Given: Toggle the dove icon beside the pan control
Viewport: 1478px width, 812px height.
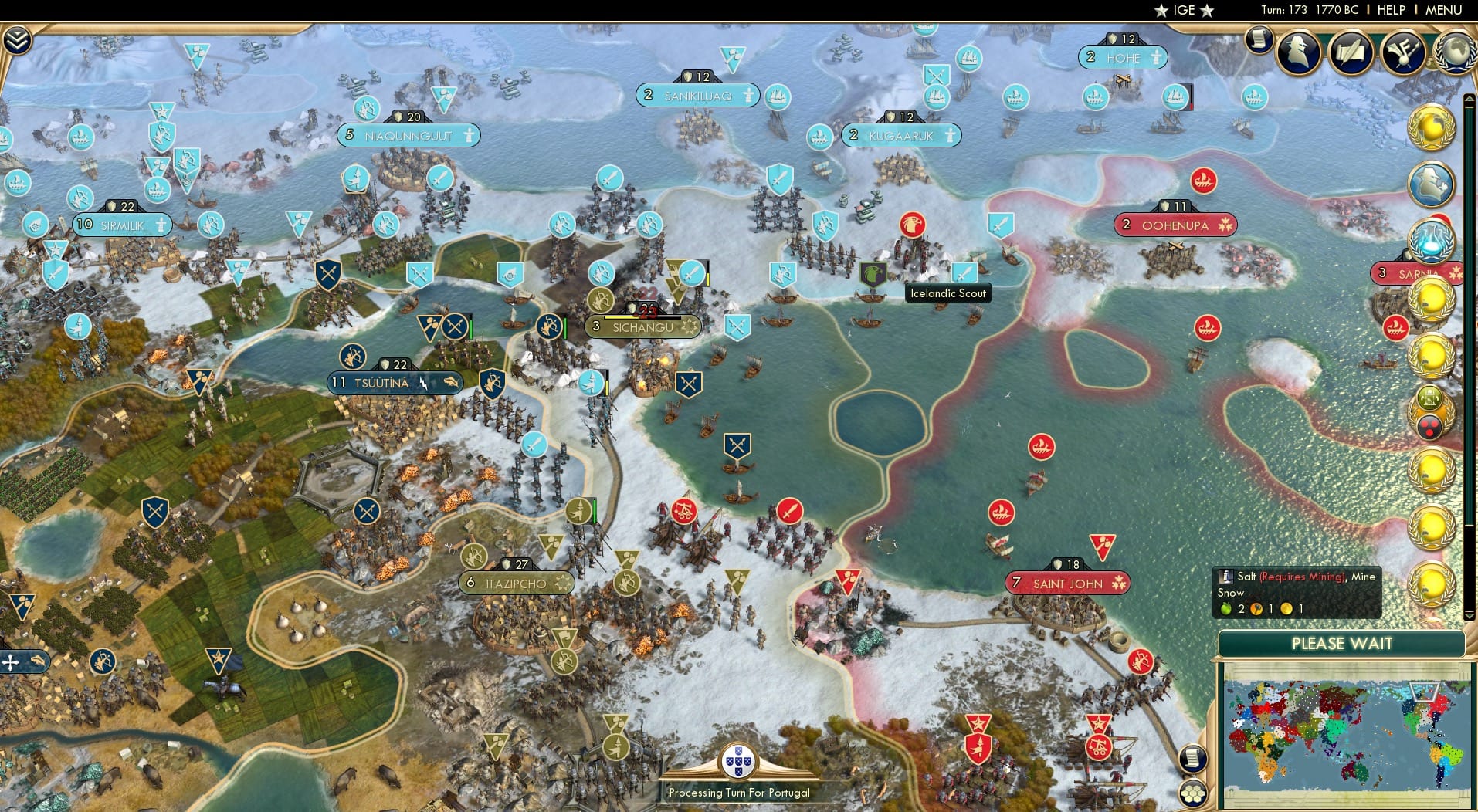Looking at the screenshot, I should 38,661.
